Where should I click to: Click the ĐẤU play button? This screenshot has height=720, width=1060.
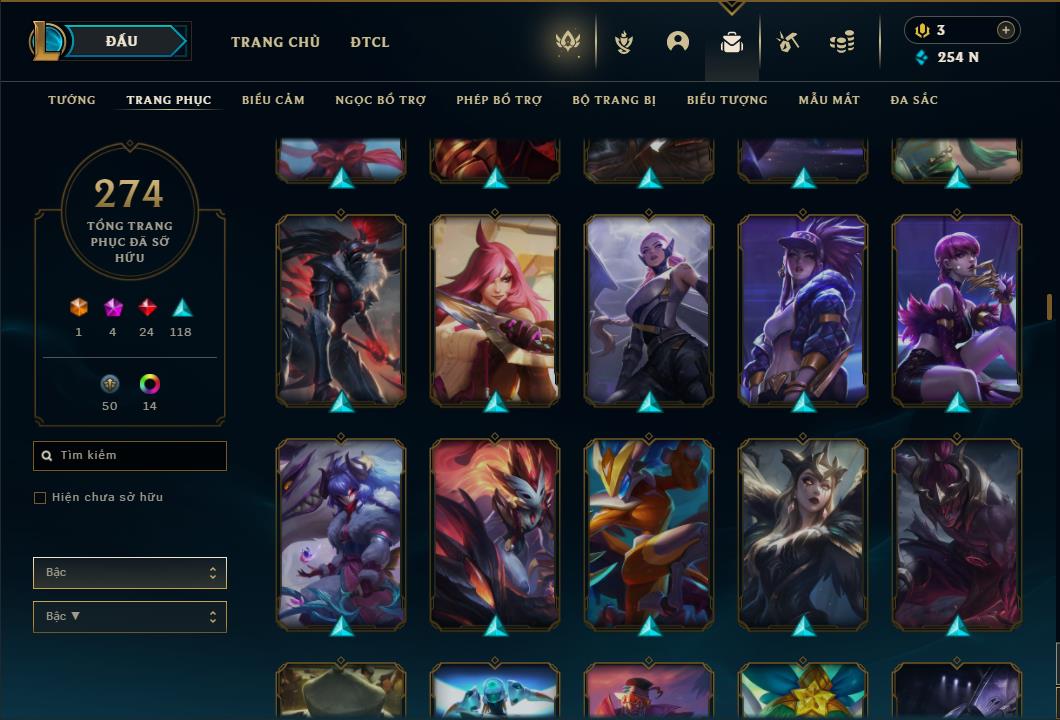tap(122, 41)
